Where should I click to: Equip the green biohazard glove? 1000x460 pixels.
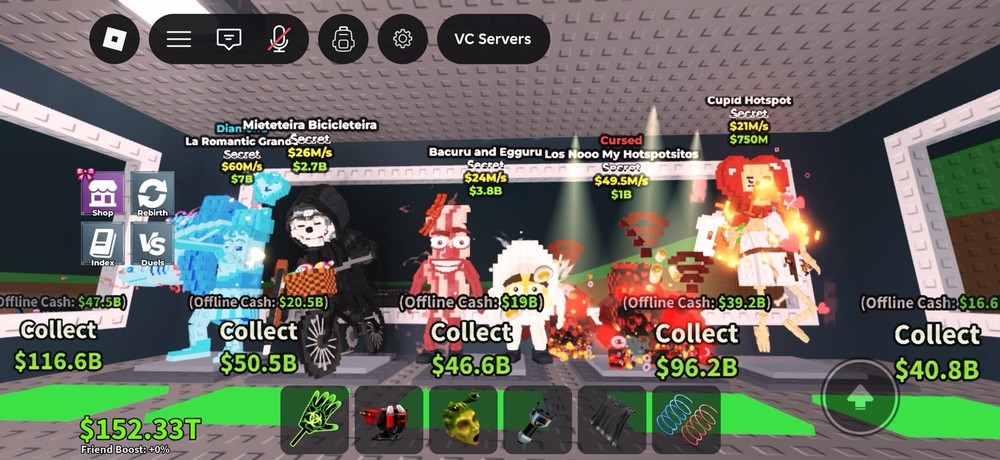coord(314,419)
